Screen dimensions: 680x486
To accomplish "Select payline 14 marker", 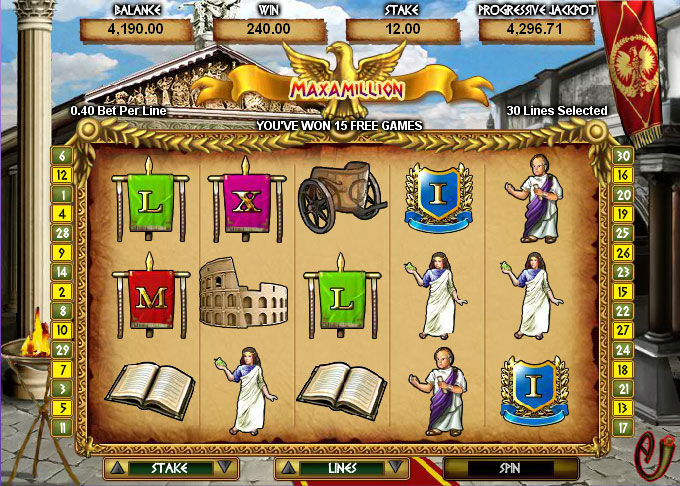I will click(62, 272).
